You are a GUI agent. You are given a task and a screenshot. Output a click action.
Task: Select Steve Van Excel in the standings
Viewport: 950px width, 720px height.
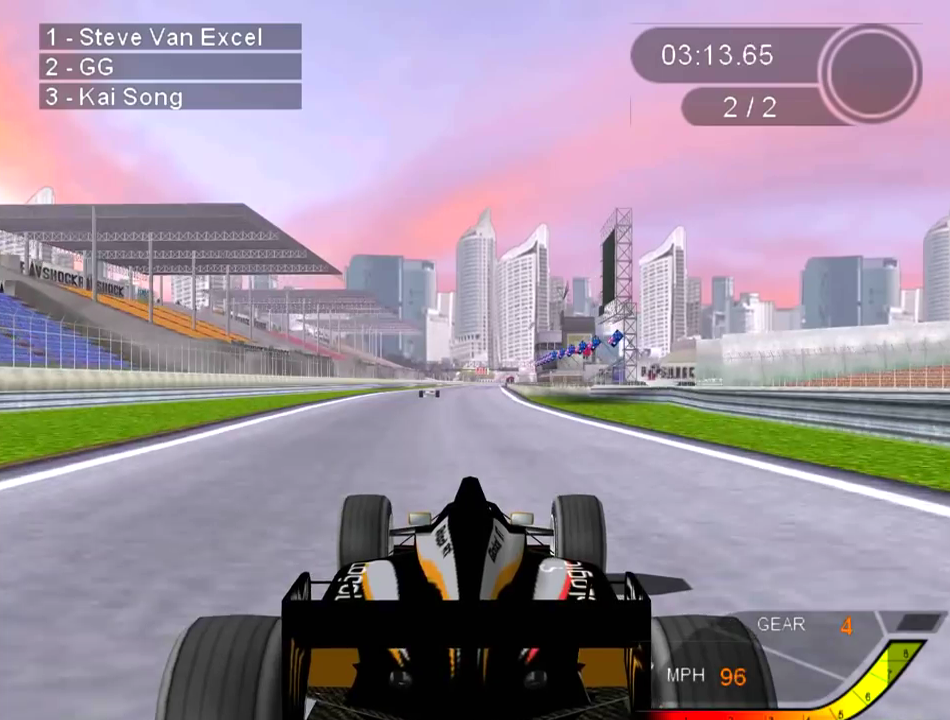[x=170, y=38]
